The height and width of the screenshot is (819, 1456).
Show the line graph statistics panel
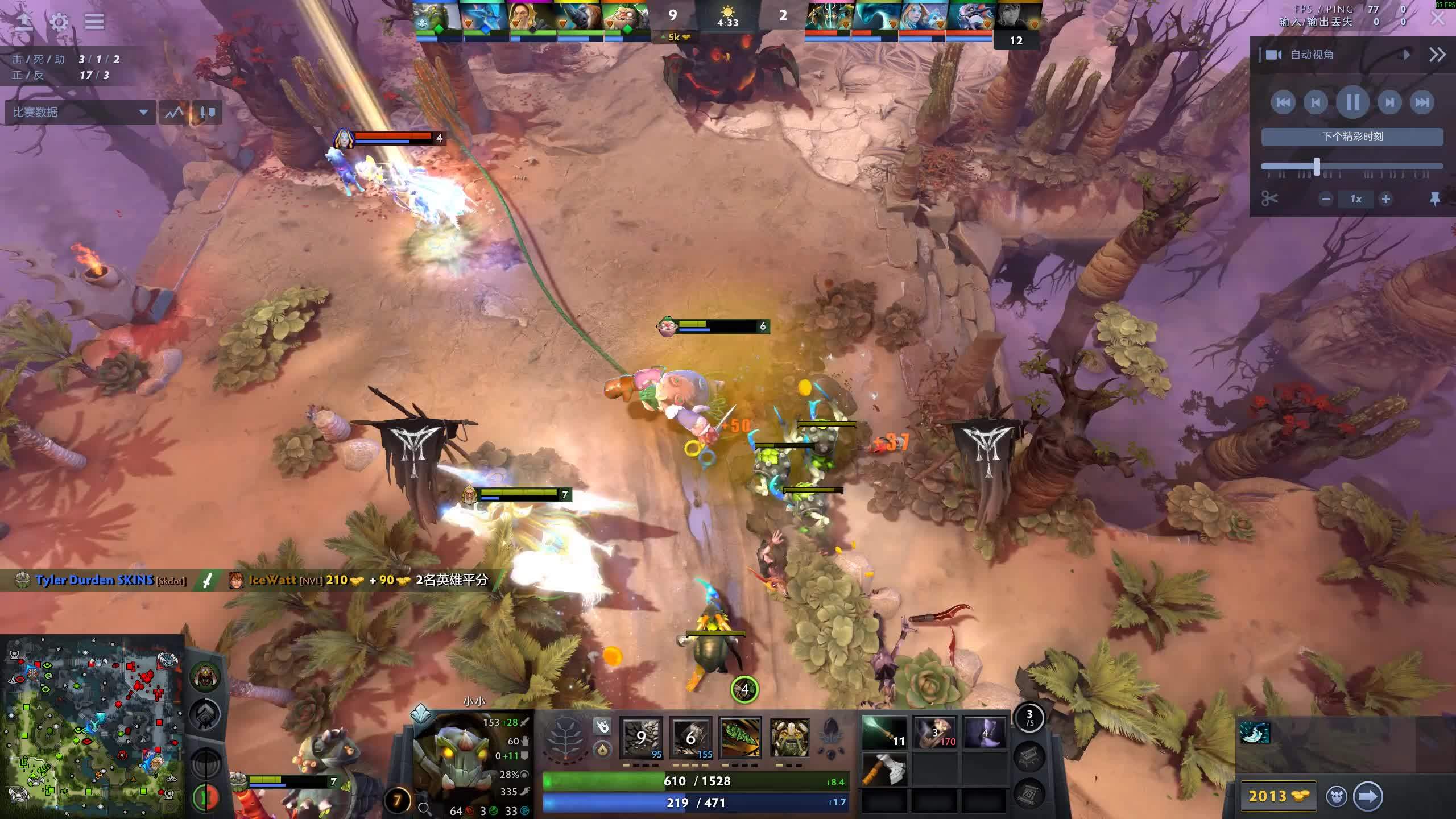click(174, 112)
